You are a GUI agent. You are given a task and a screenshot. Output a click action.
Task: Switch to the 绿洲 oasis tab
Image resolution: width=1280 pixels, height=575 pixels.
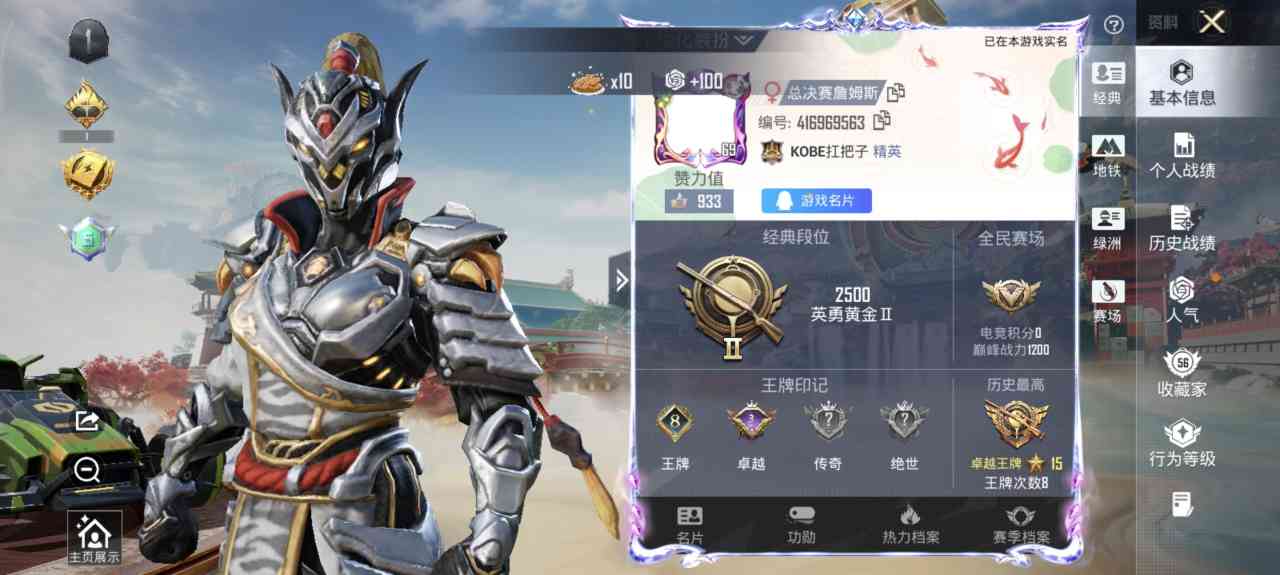(1108, 228)
